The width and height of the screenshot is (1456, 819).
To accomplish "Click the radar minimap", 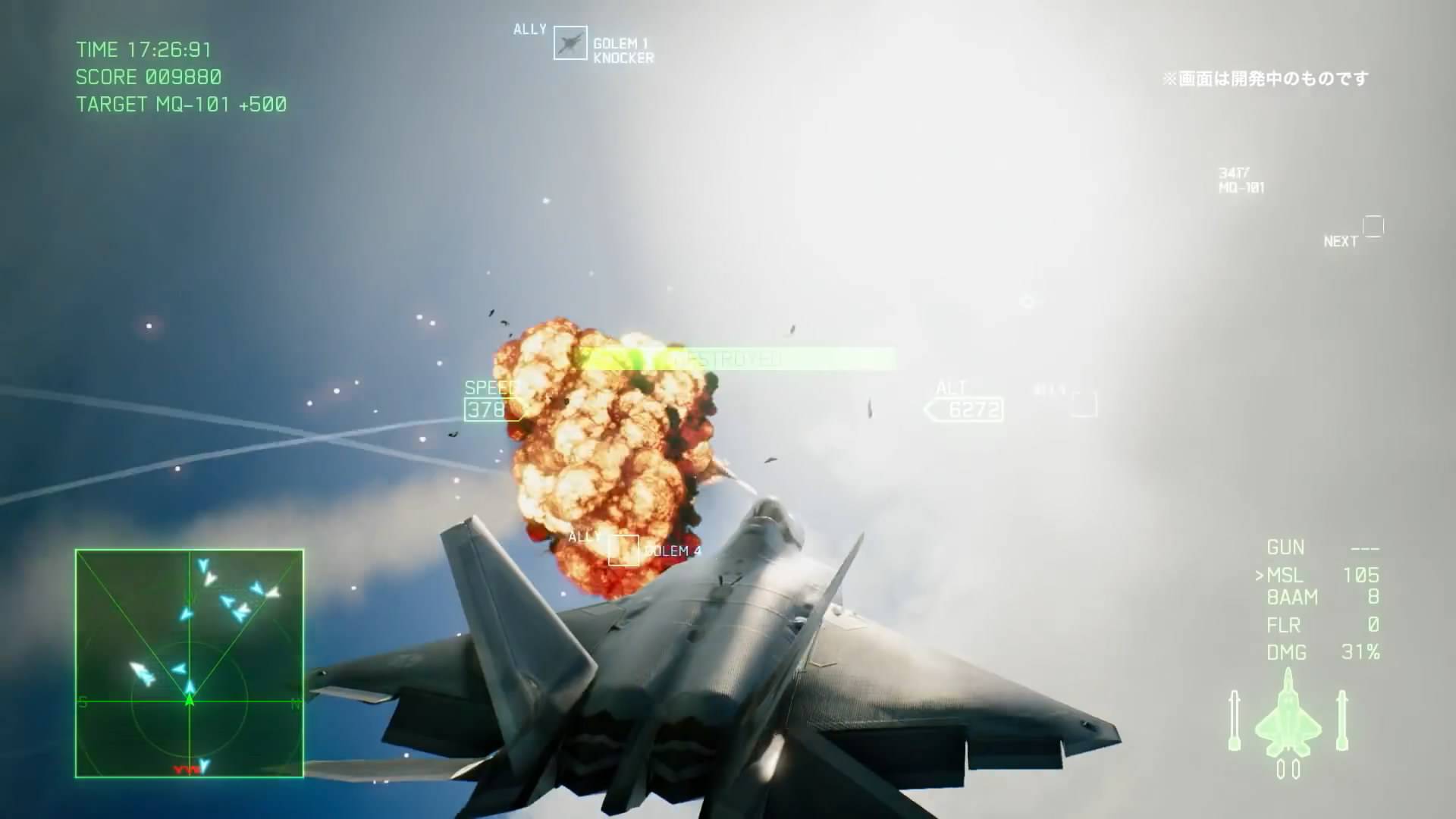I will pyautogui.click(x=190, y=664).
